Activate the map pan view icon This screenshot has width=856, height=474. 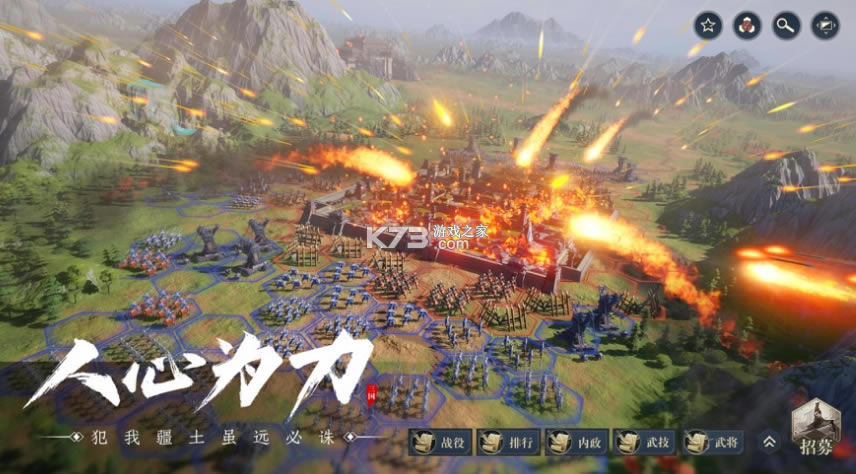(x=823, y=24)
